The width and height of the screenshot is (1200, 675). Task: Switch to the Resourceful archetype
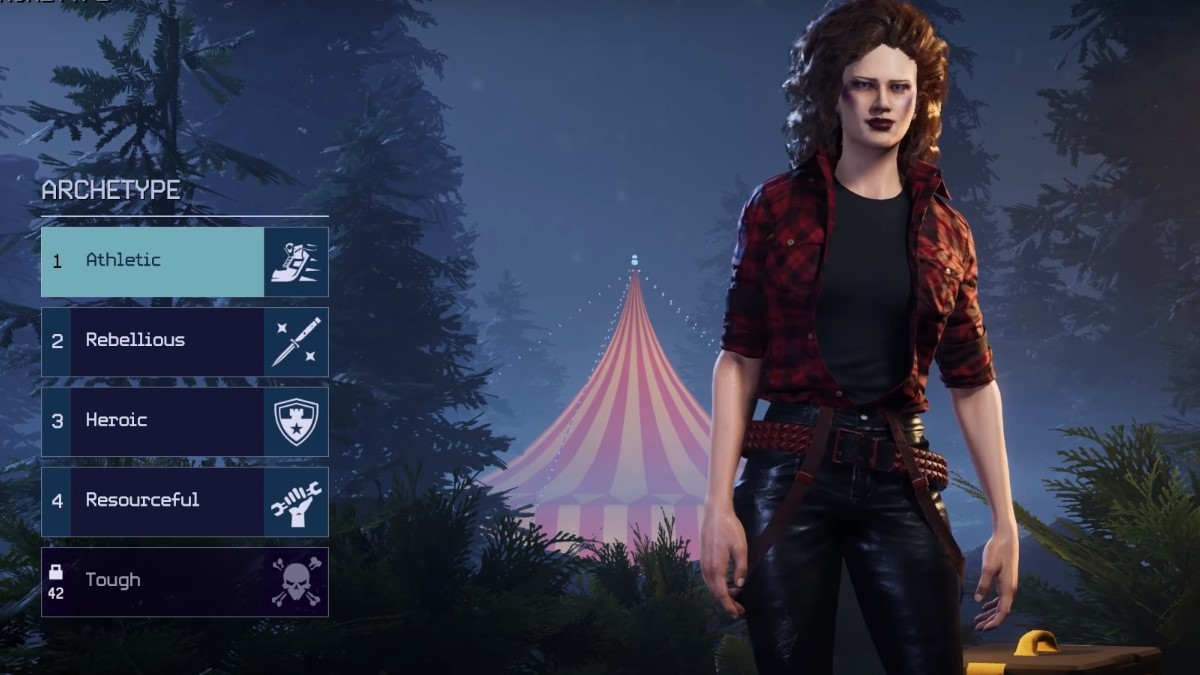184,501
